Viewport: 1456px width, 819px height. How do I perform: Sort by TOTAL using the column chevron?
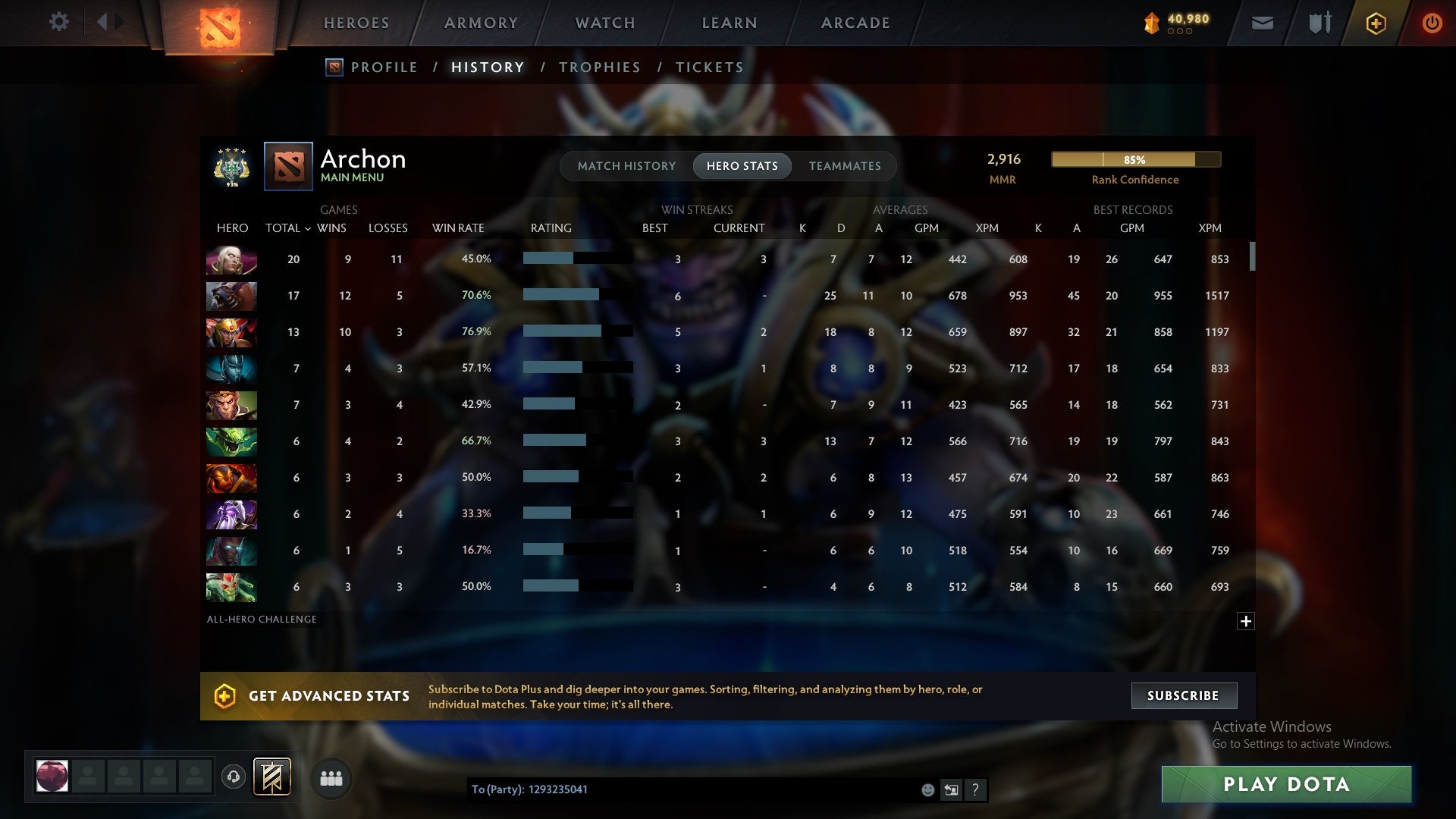307,227
